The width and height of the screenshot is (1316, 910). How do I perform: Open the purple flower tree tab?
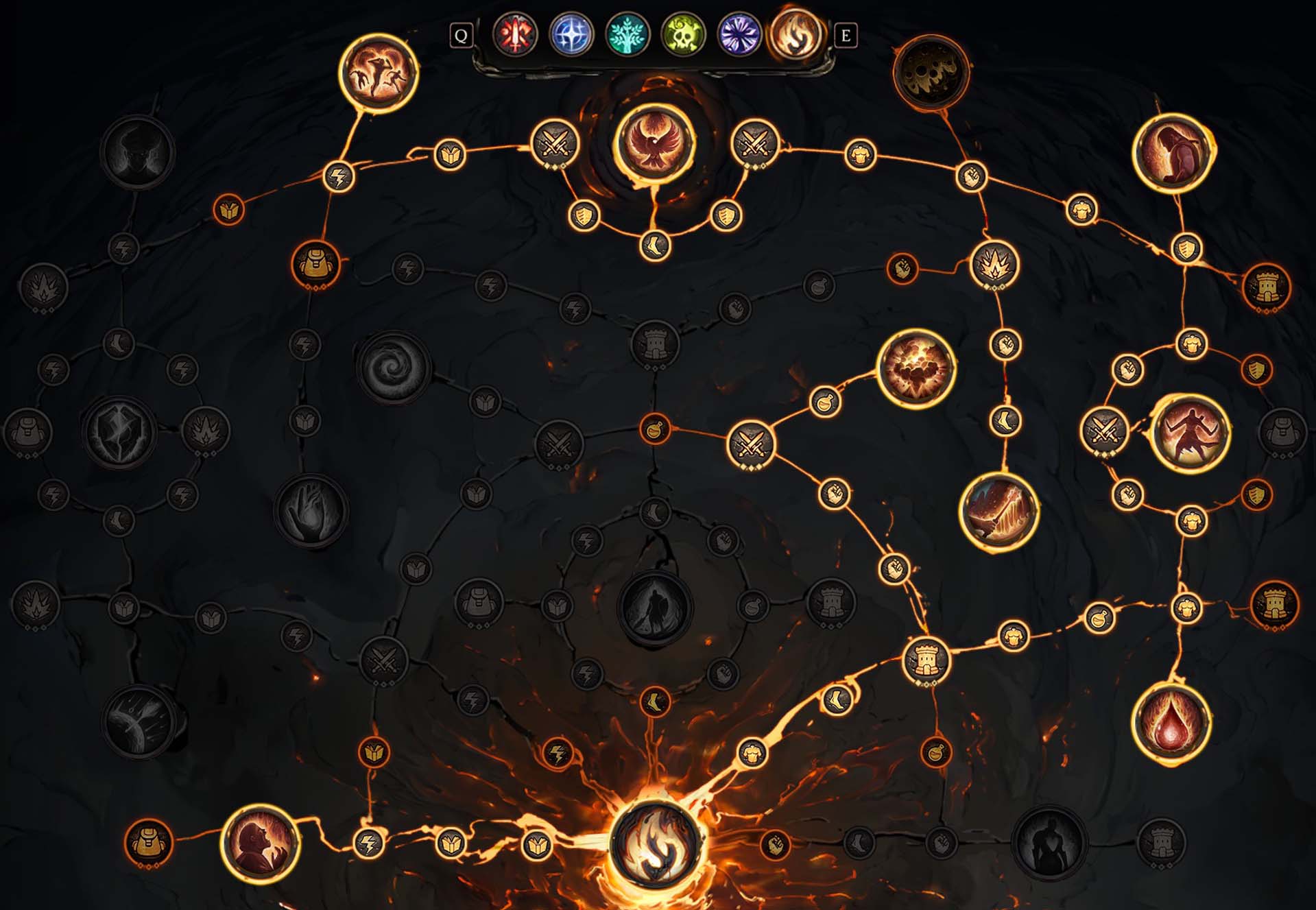pyautogui.click(x=739, y=34)
